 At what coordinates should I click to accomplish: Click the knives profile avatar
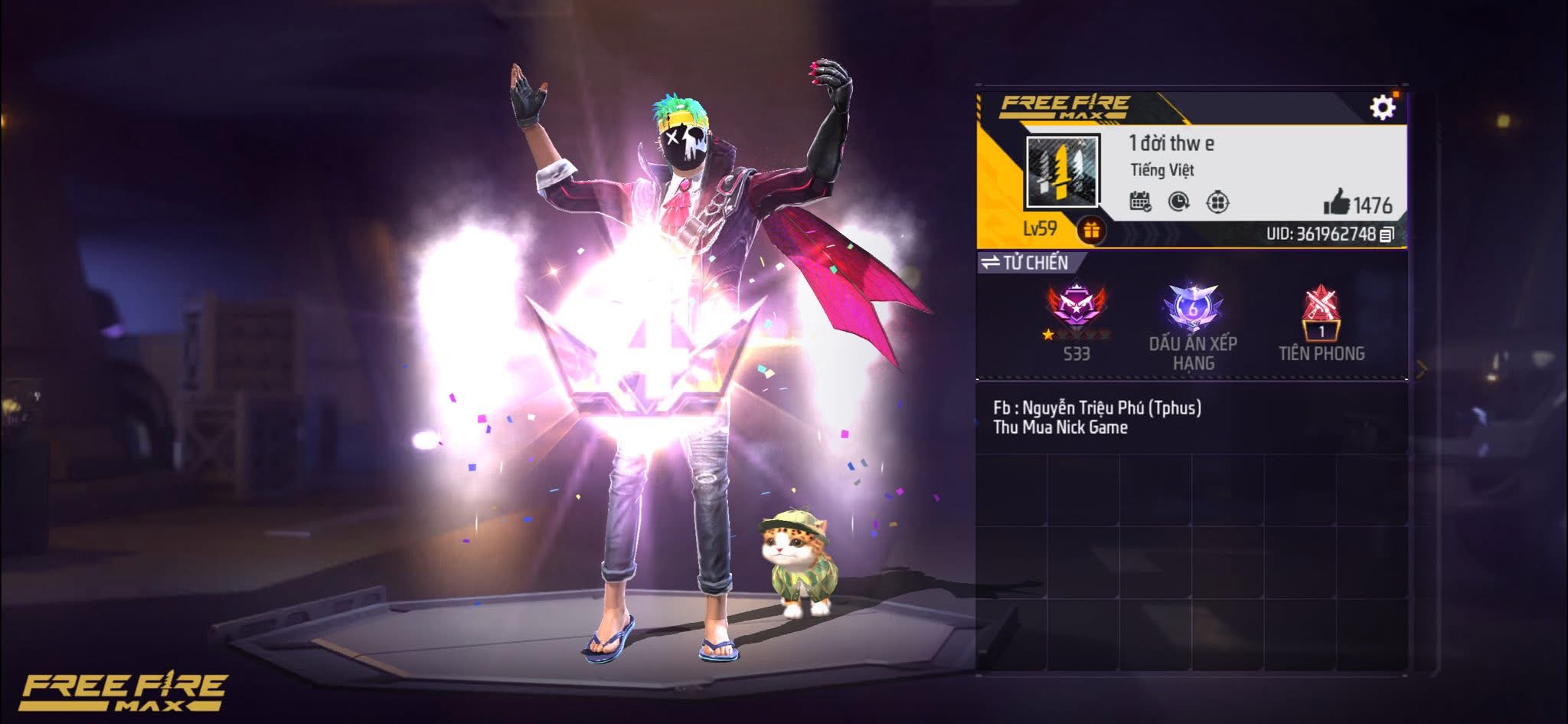coord(1062,172)
